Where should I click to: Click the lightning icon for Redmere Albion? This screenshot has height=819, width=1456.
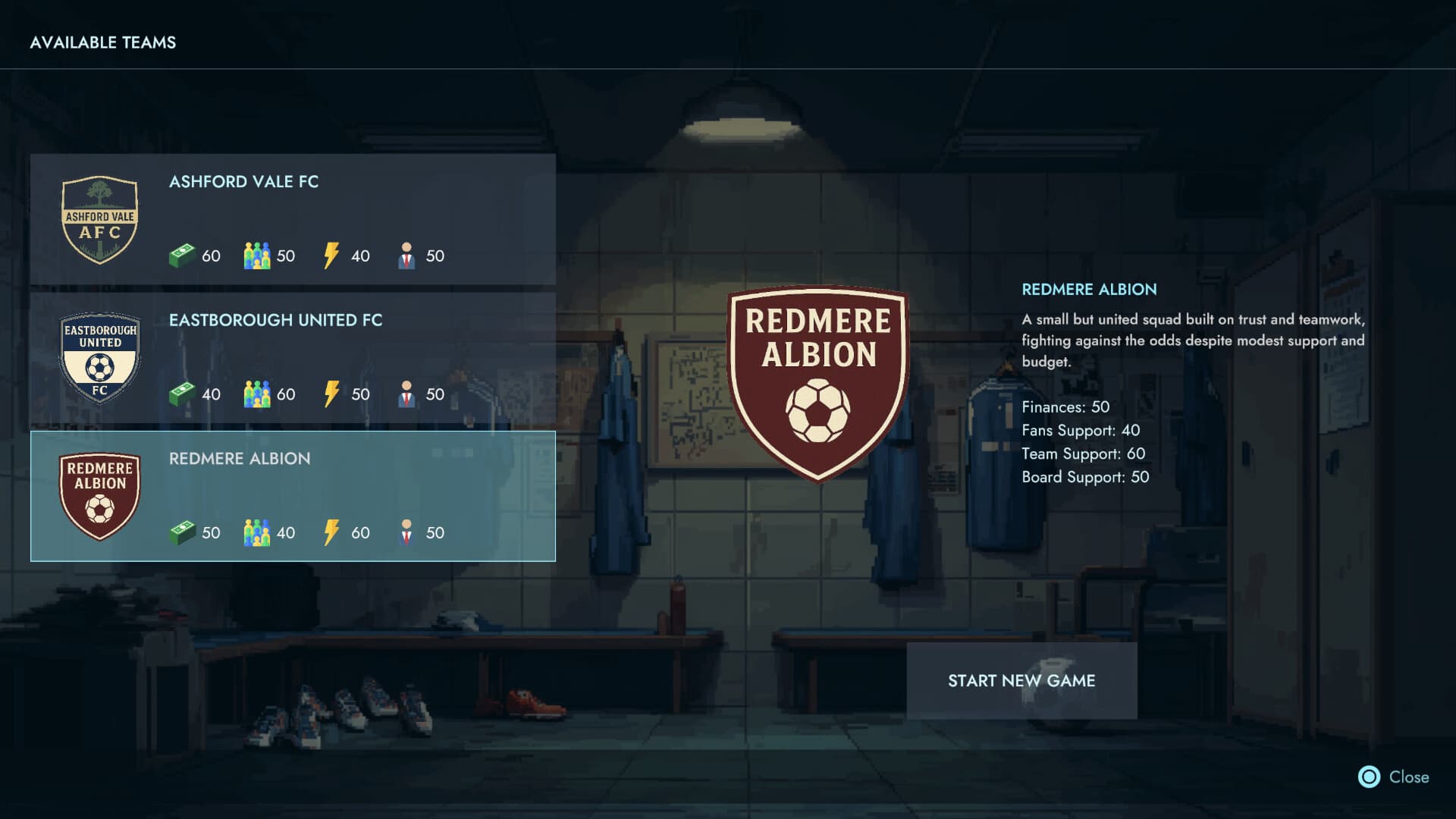(x=331, y=532)
